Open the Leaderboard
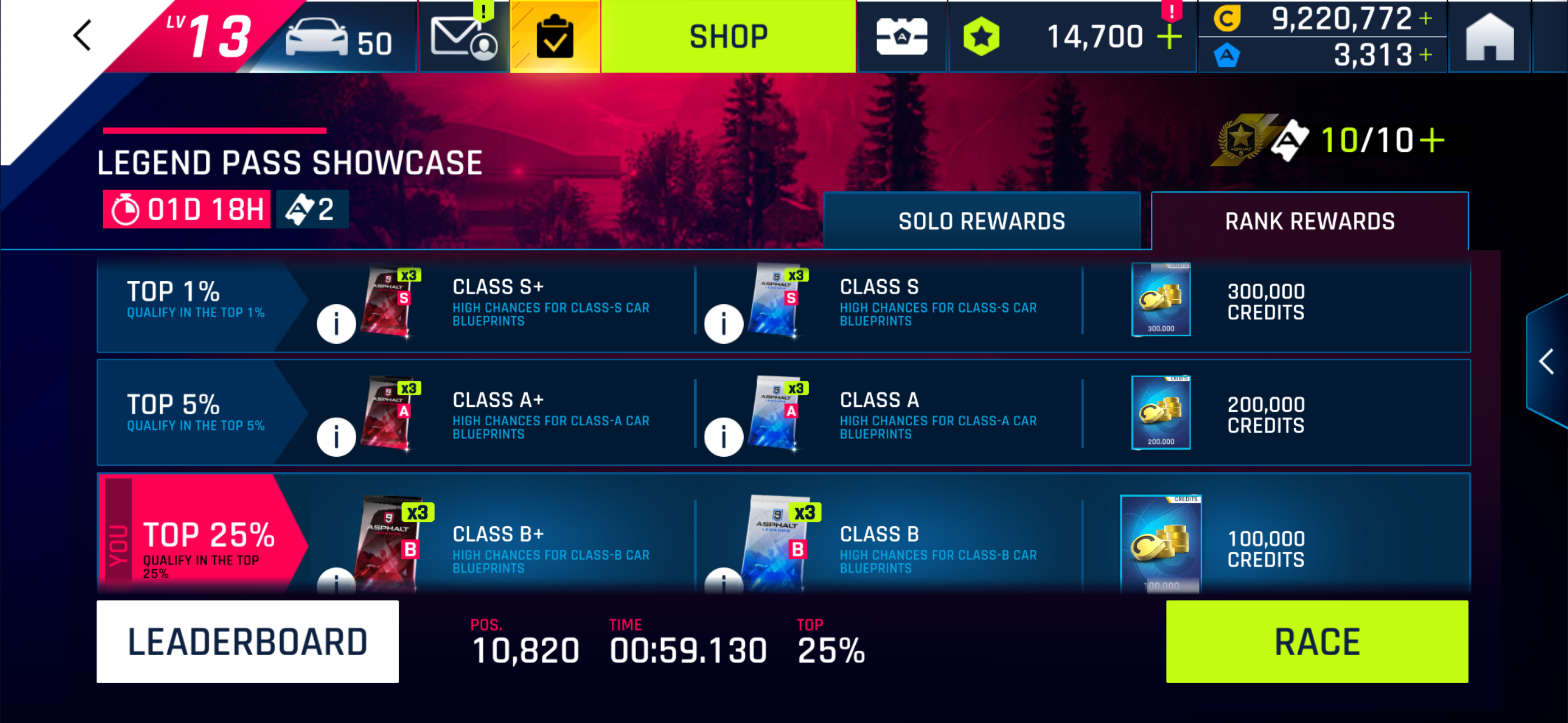The image size is (1568, 723). tap(248, 641)
